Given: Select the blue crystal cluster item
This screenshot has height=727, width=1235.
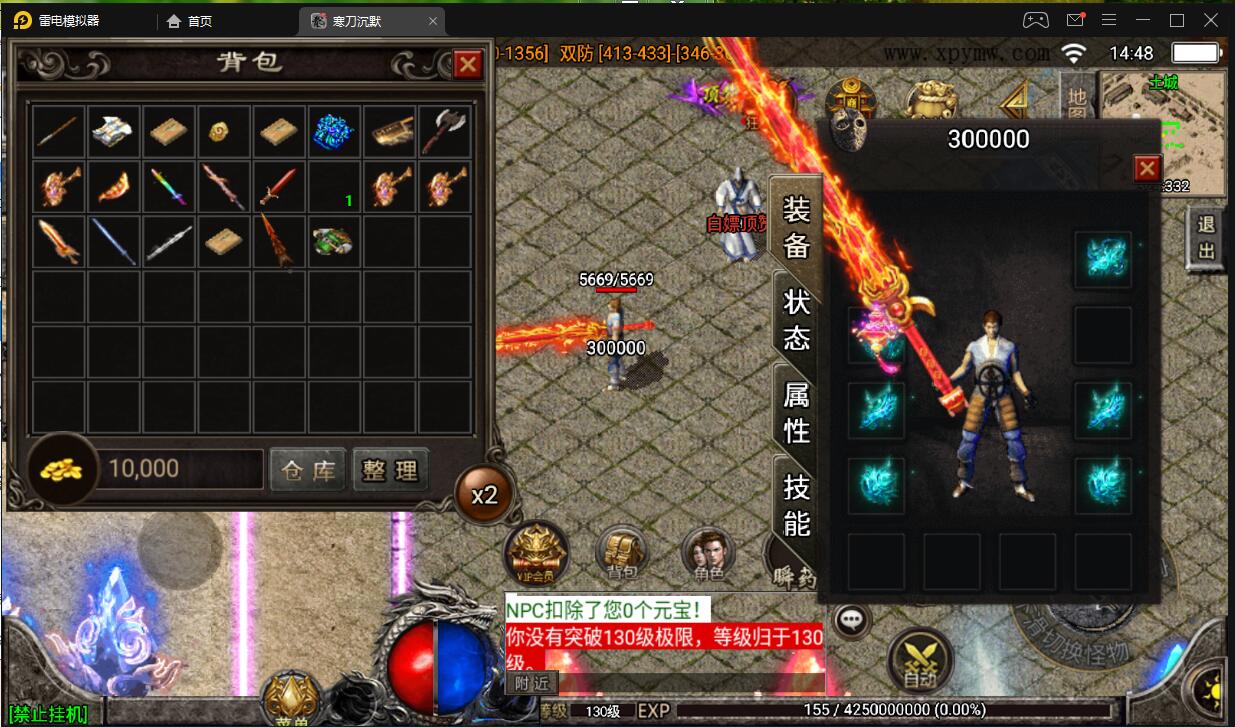Looking at the screenshot, I should click(x=335, y=131).
